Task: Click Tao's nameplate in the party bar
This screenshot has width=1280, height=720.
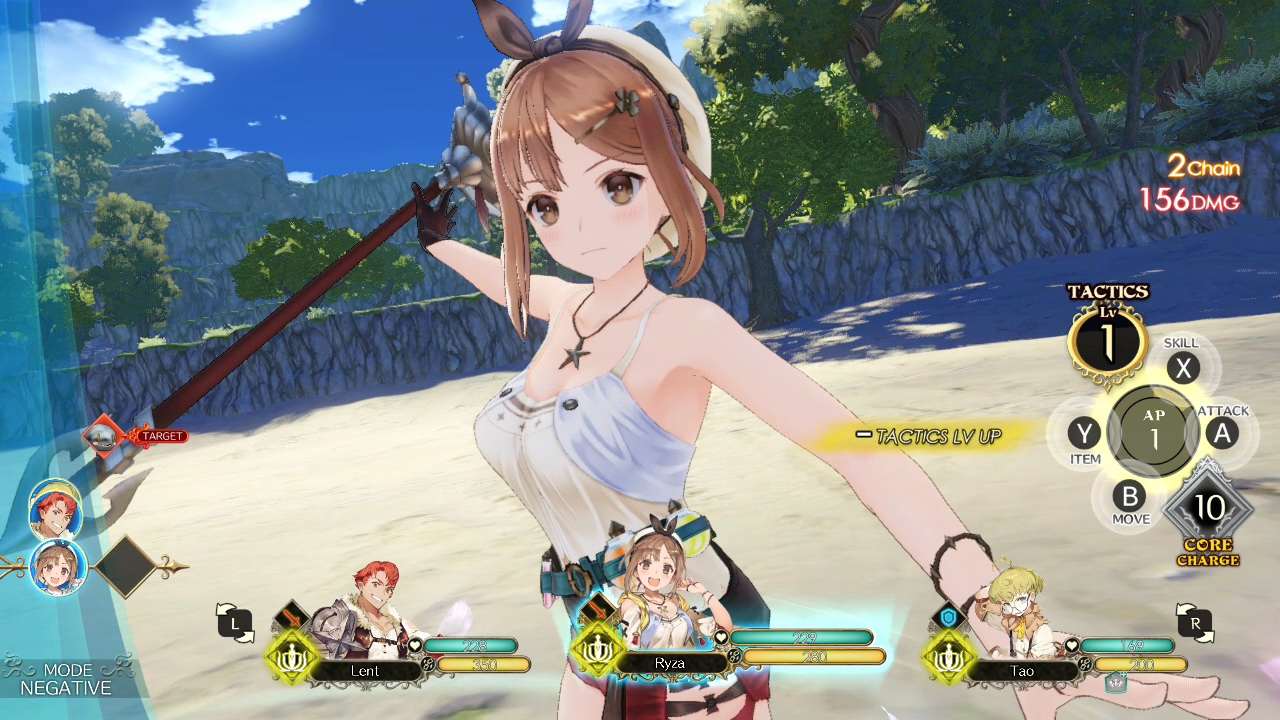Action: click(1022, 671)
